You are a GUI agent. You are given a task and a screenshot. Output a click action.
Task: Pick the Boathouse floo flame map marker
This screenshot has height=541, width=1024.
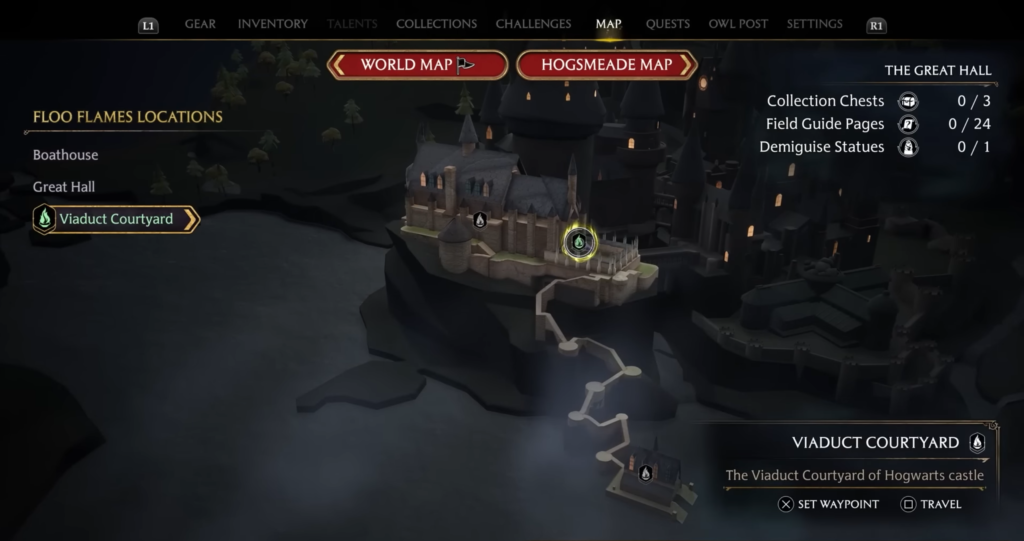point(645,473)
